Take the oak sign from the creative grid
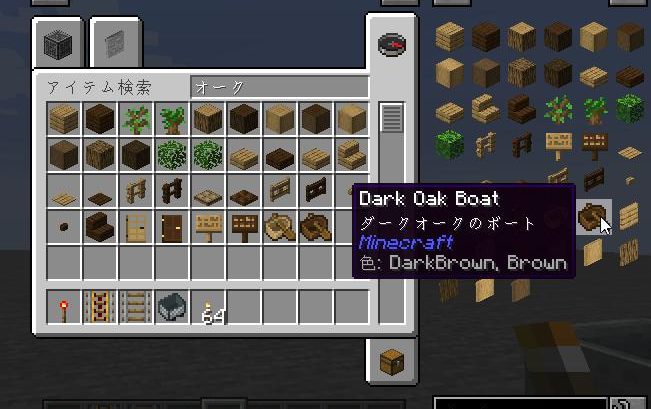651x409 pixels. (207, 228)
